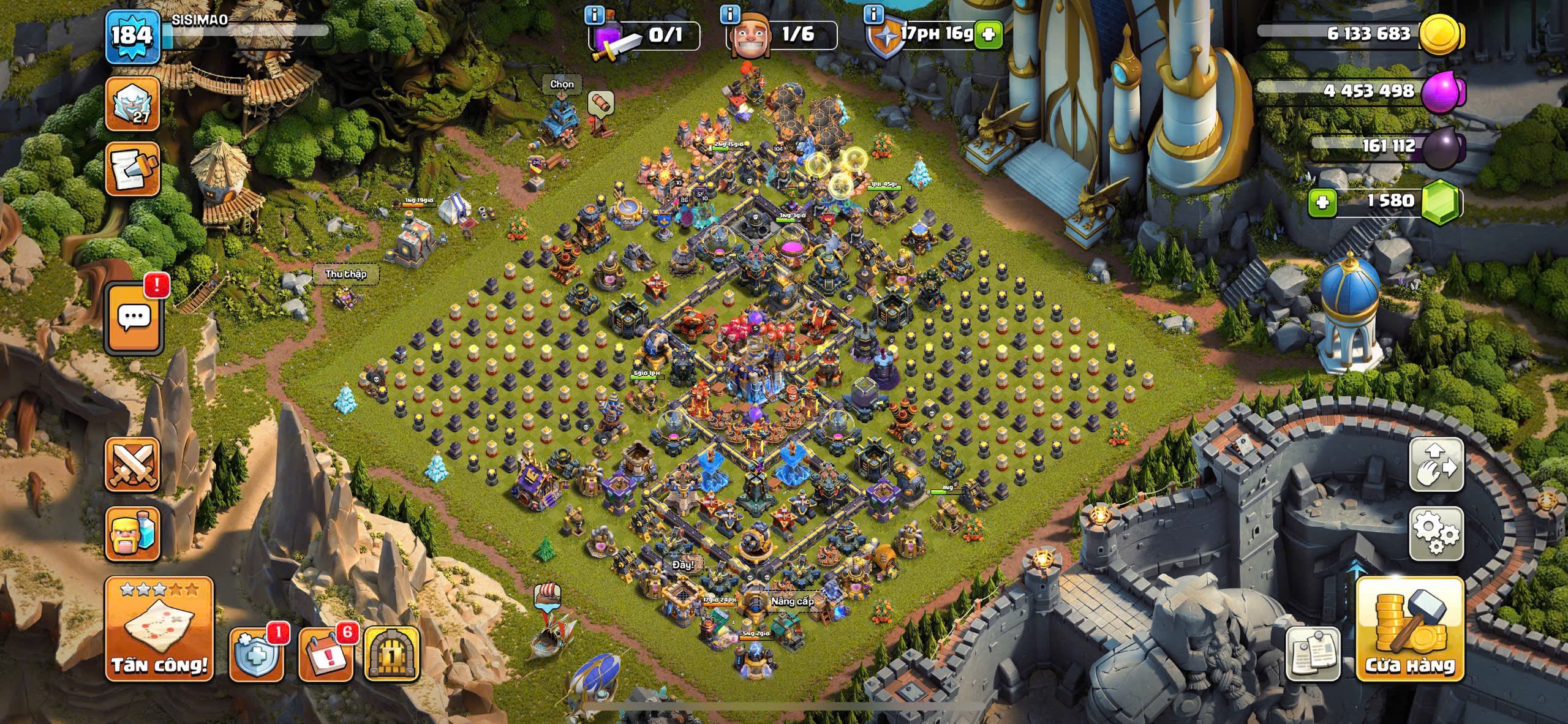Open the village layout editor button
Screen dimensions: 1568x724
(x=1436, y=464)
